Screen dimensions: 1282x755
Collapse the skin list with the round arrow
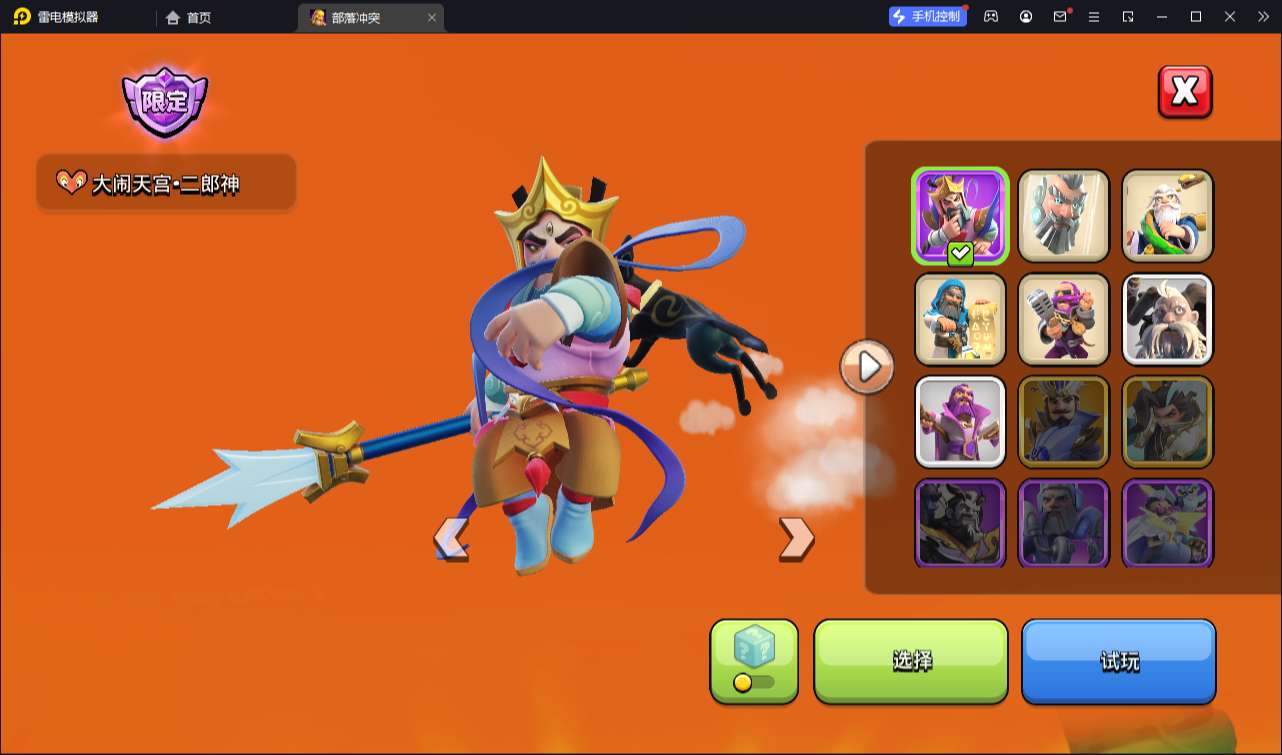click(x=867, y=367)
